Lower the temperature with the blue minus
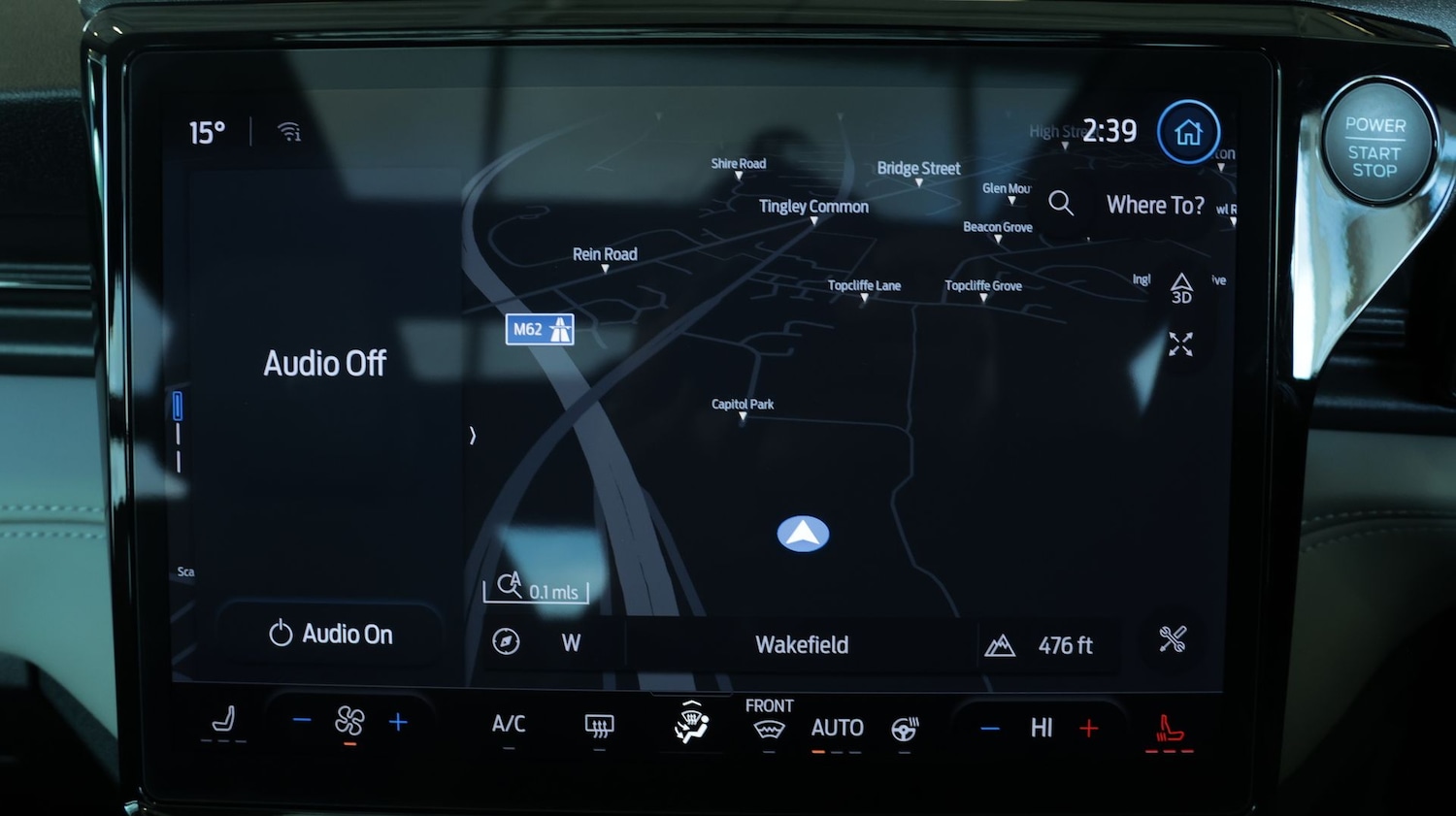Screen dimensions: 1456x816 [x=990, y=728]
